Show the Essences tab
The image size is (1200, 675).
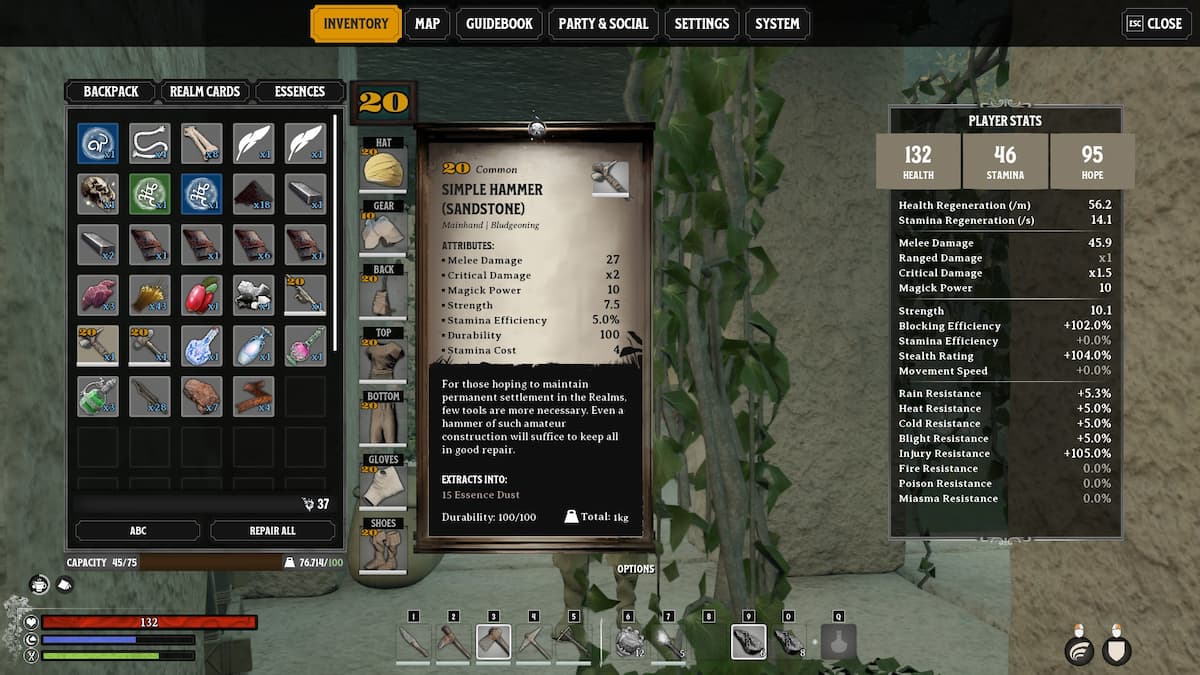pyautogui.click(x=300, y=91)
